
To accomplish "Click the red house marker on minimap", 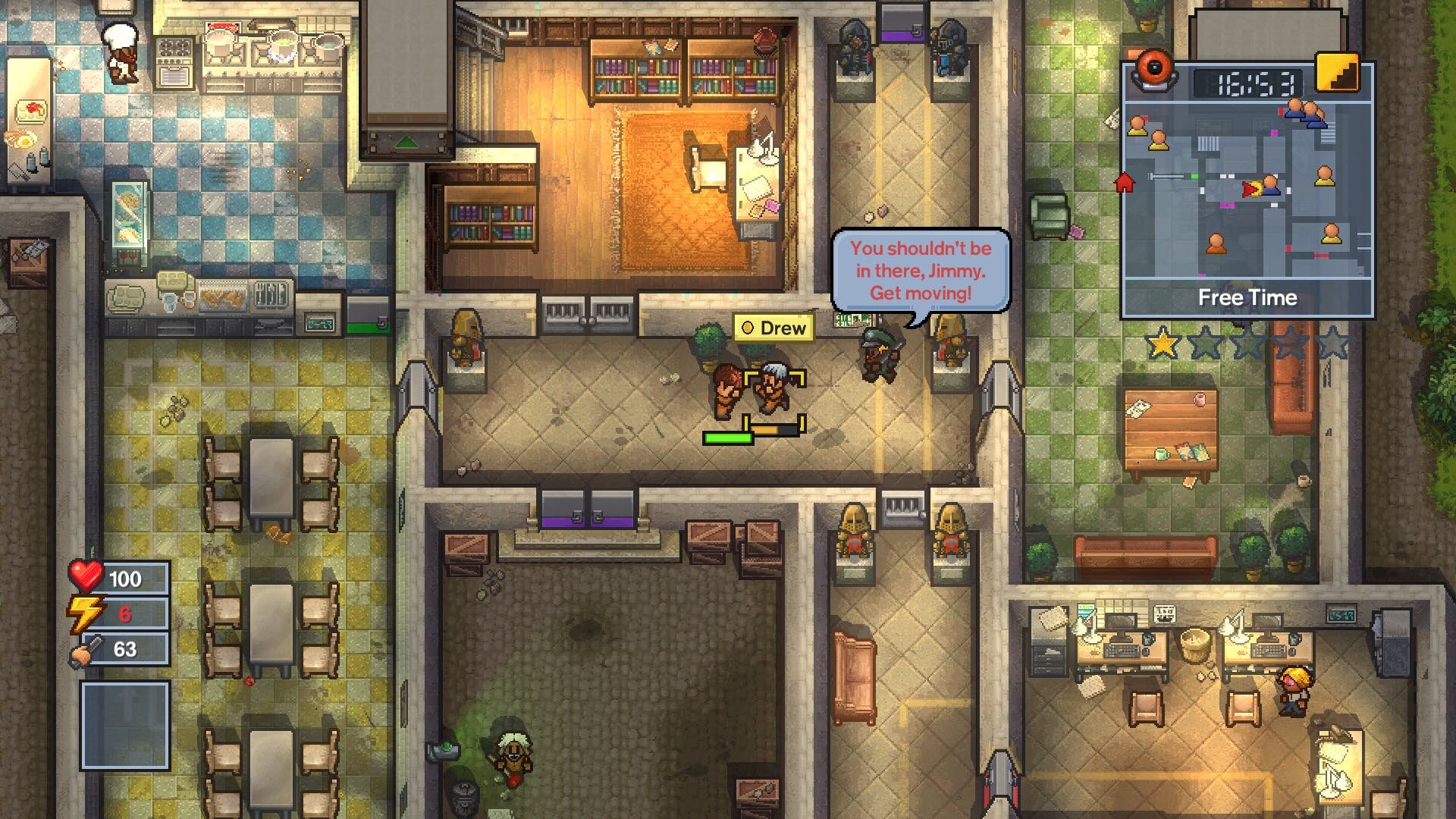I will [x=1124, y=183].
